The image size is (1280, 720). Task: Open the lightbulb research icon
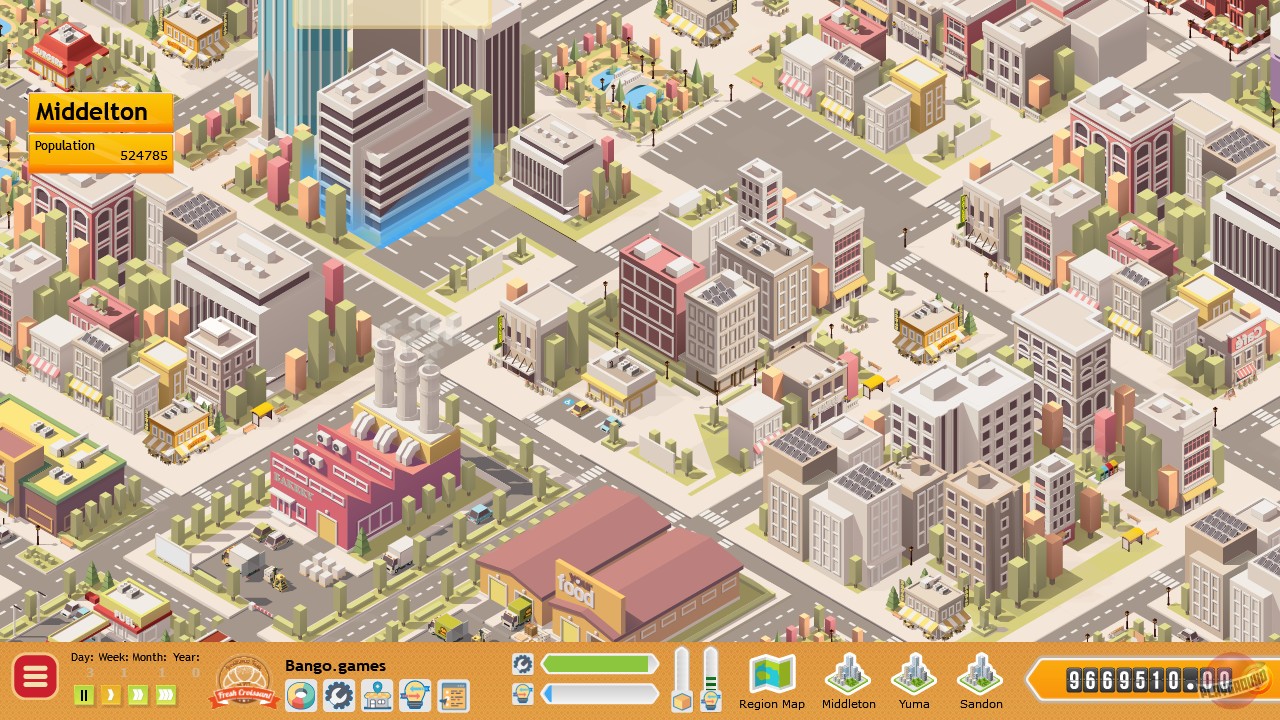pos(413,693)
